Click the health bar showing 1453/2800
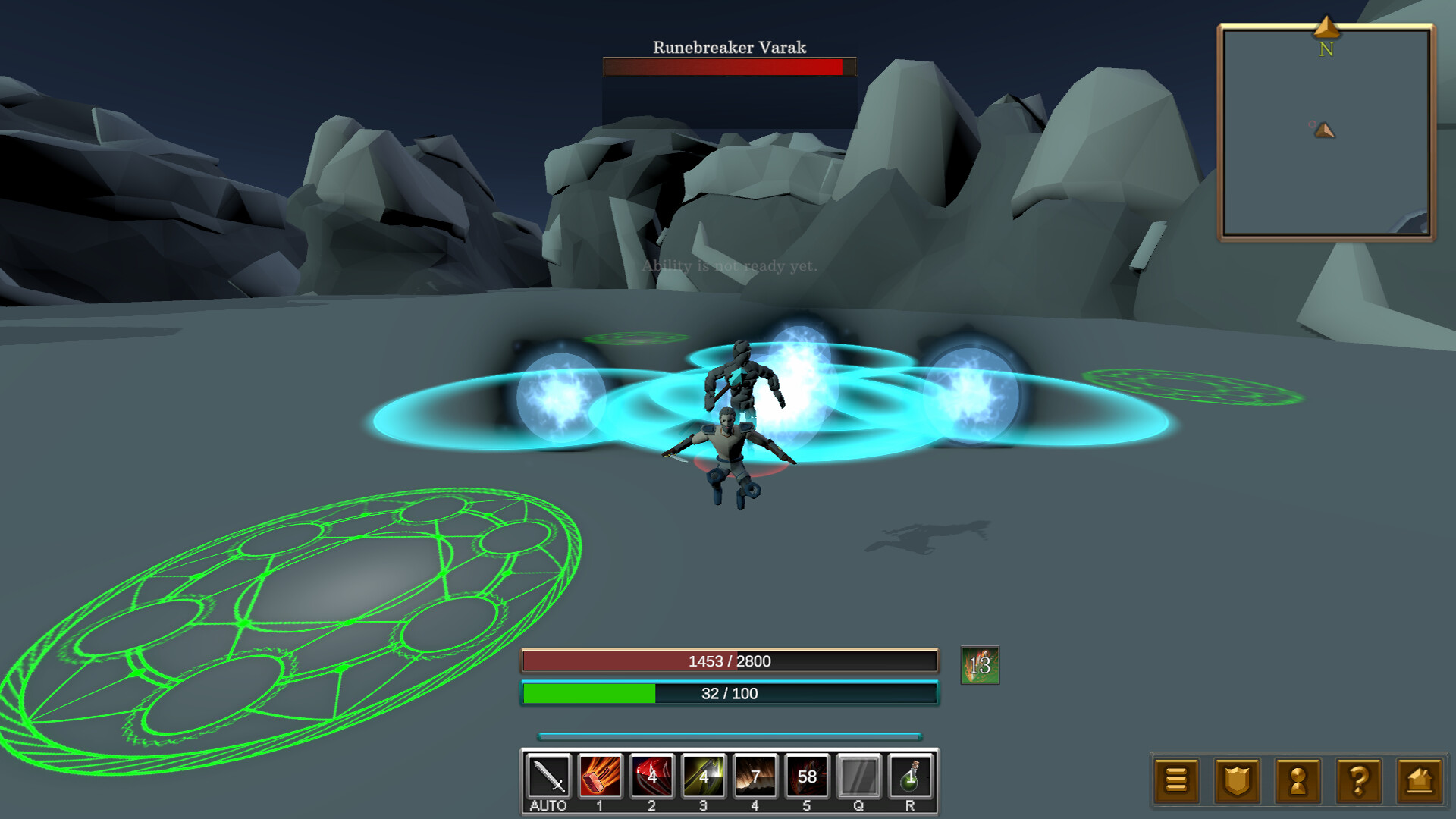The height and width of the screenshot is (819, 1456). (x=729, y=661)
